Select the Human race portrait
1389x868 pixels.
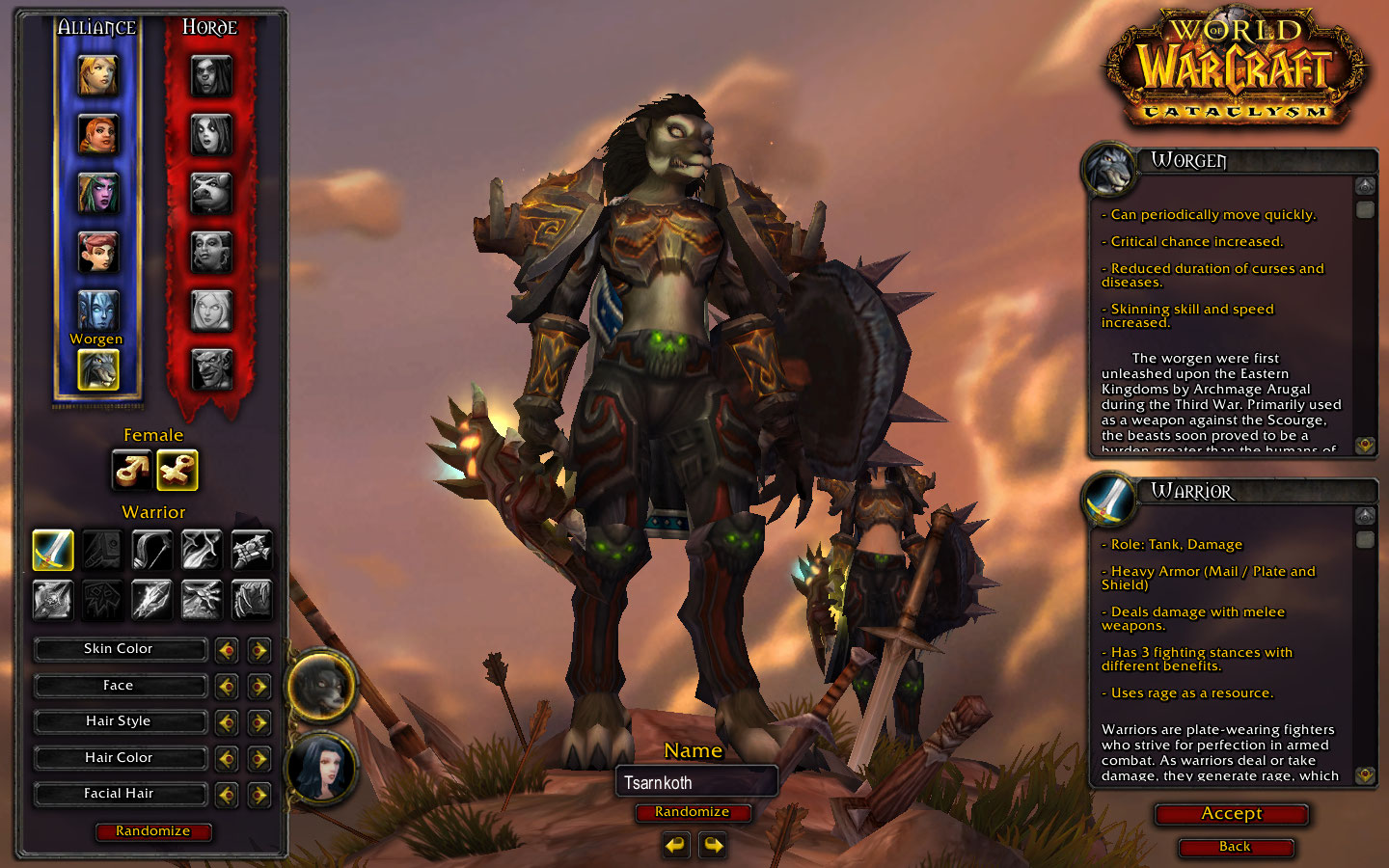coord(97,76)
